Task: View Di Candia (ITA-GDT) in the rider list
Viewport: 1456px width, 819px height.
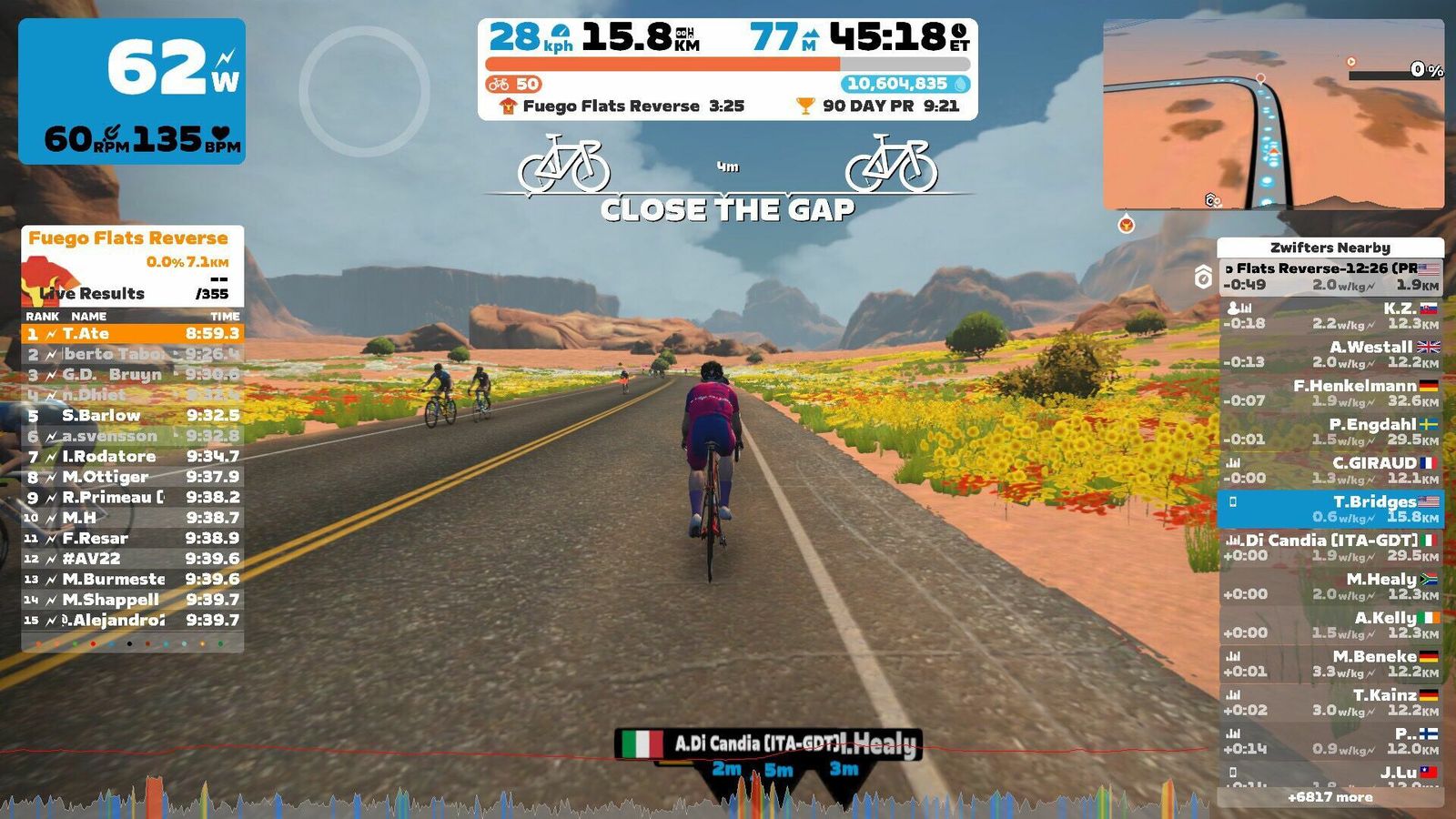Action: (x=1330, y=548)
